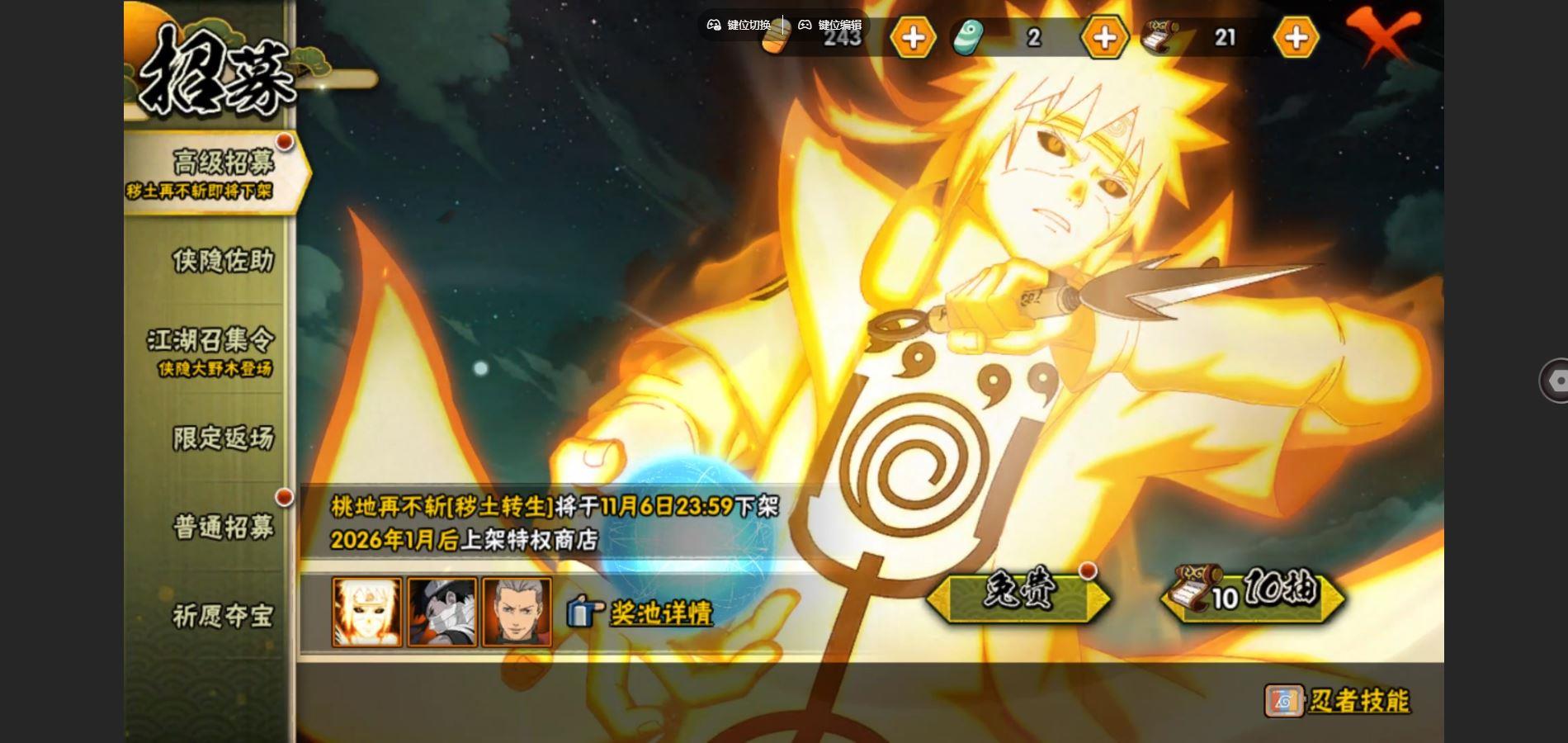Switch to the 限定返场 tab
The width and height of the screenshot is (1568, 743).
(222, 438)
